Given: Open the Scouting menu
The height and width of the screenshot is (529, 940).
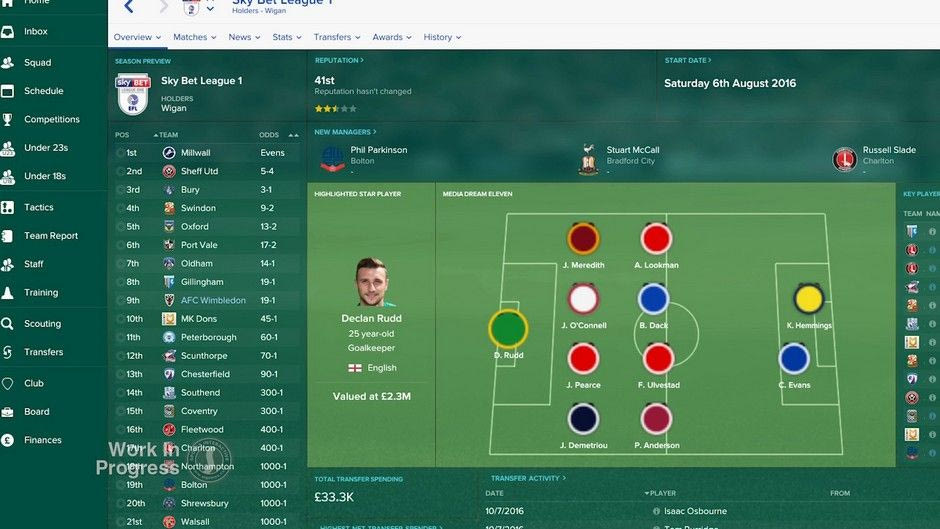Looking at the screenshot, I should click(x=42, y=324).
